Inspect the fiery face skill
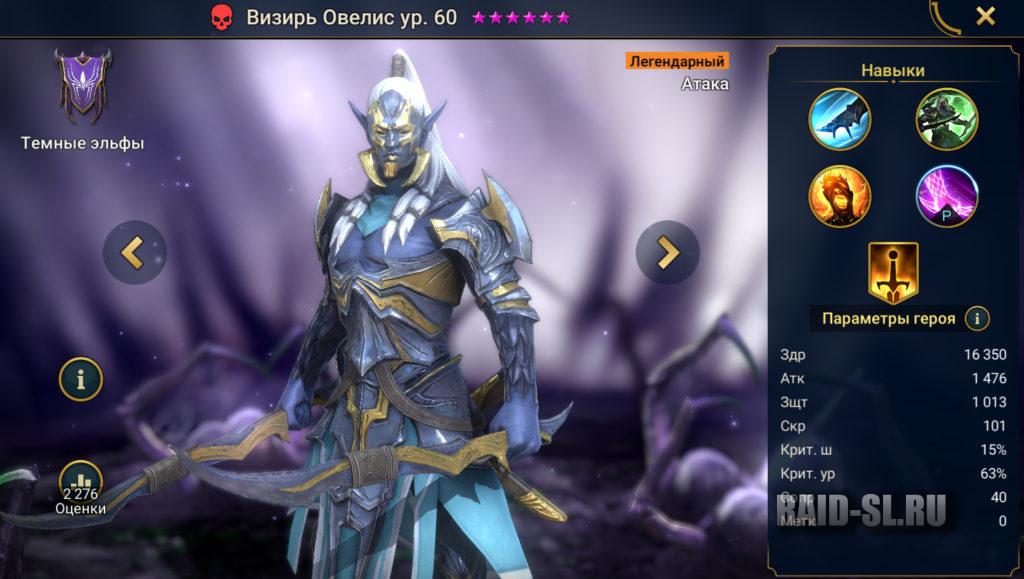Screen dimensions: 1024x579 coord(840,196)
